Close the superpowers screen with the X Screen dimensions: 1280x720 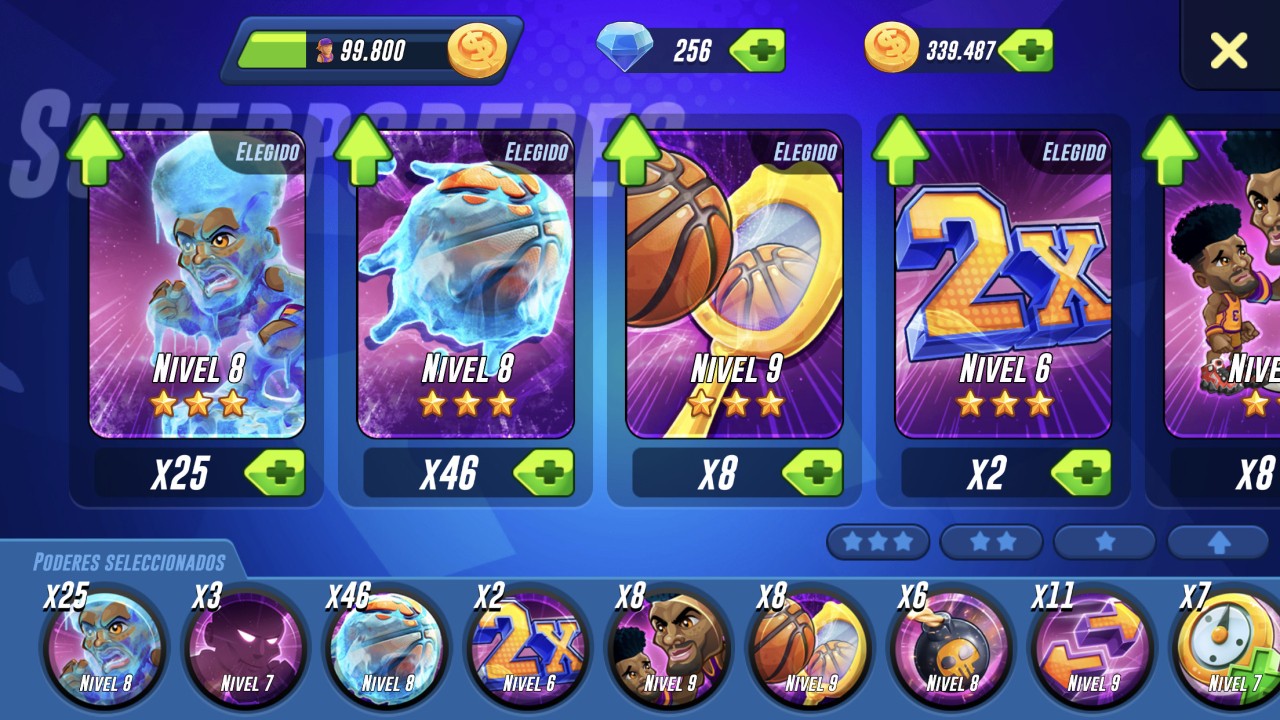[1229, 49]
